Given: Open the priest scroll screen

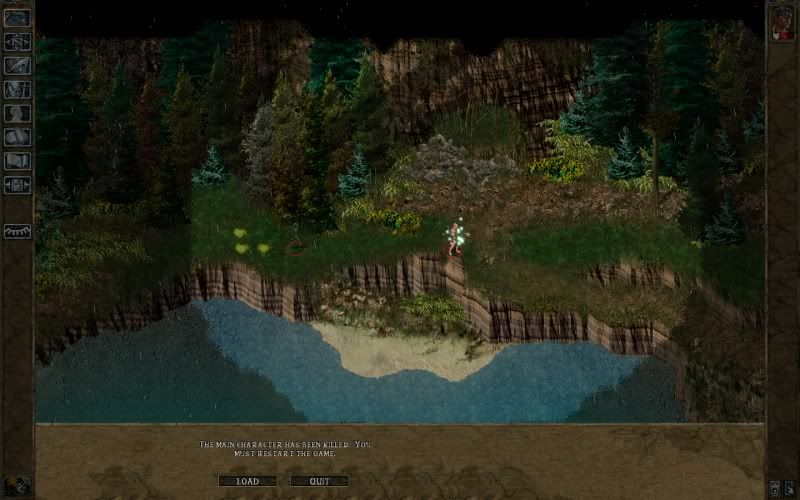Looking at the screenshot, I should pyautogui.click(x=17, y=161).
